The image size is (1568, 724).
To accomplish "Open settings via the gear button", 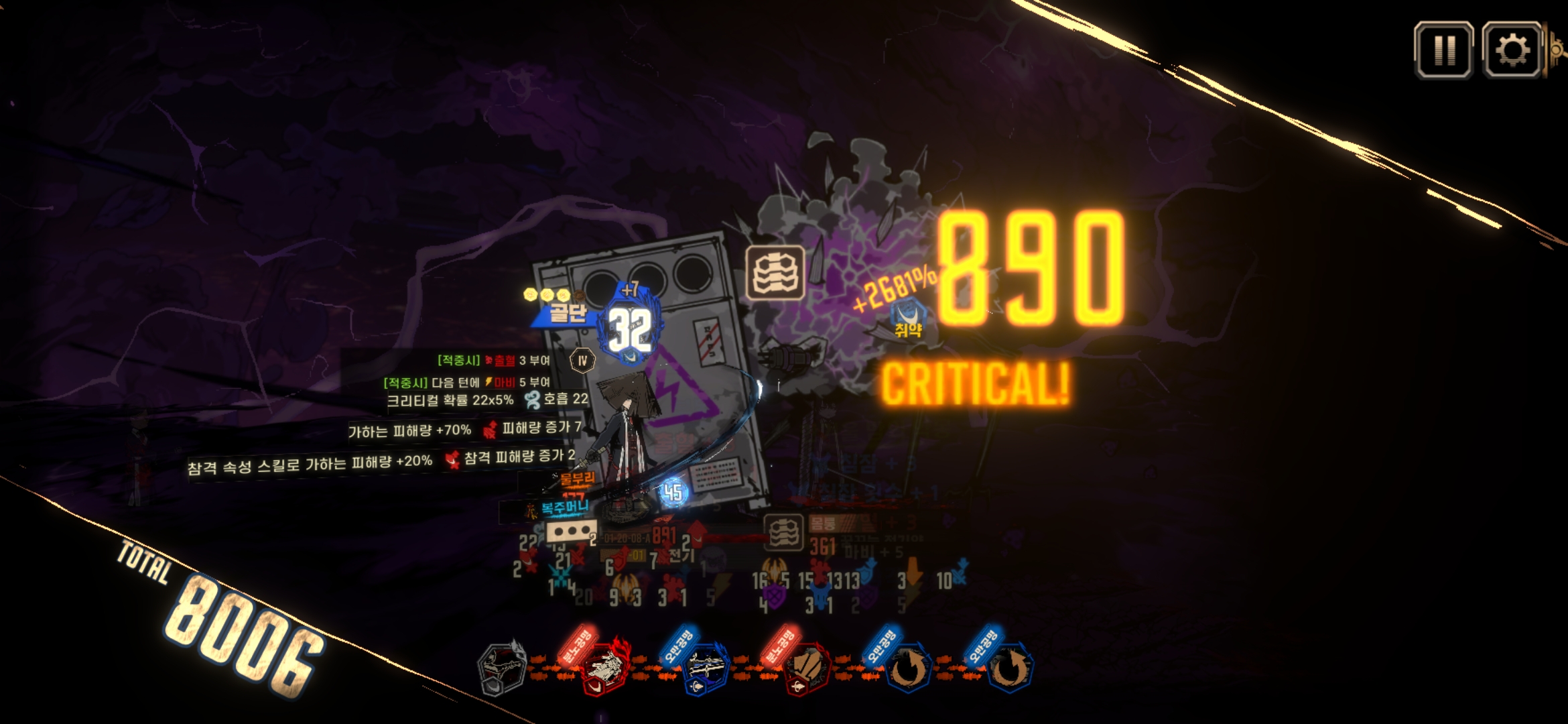I will click(x=1512, y=50).
